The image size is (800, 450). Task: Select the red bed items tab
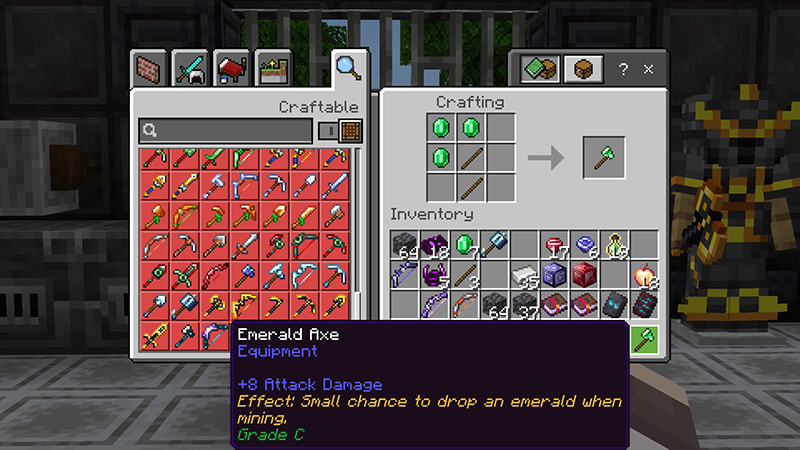point(232,68)
